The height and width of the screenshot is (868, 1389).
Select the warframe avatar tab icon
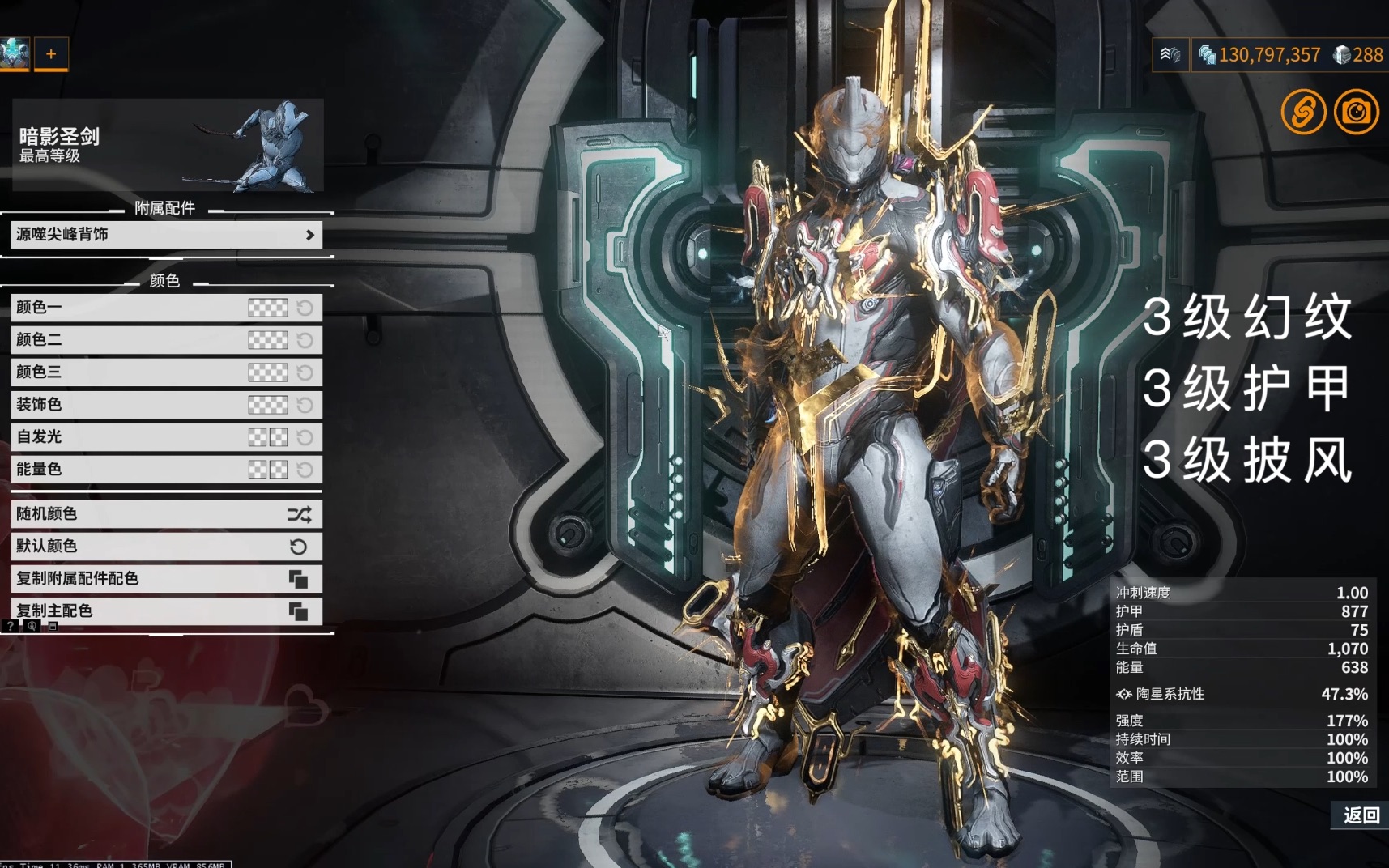(x=15, y=54)
